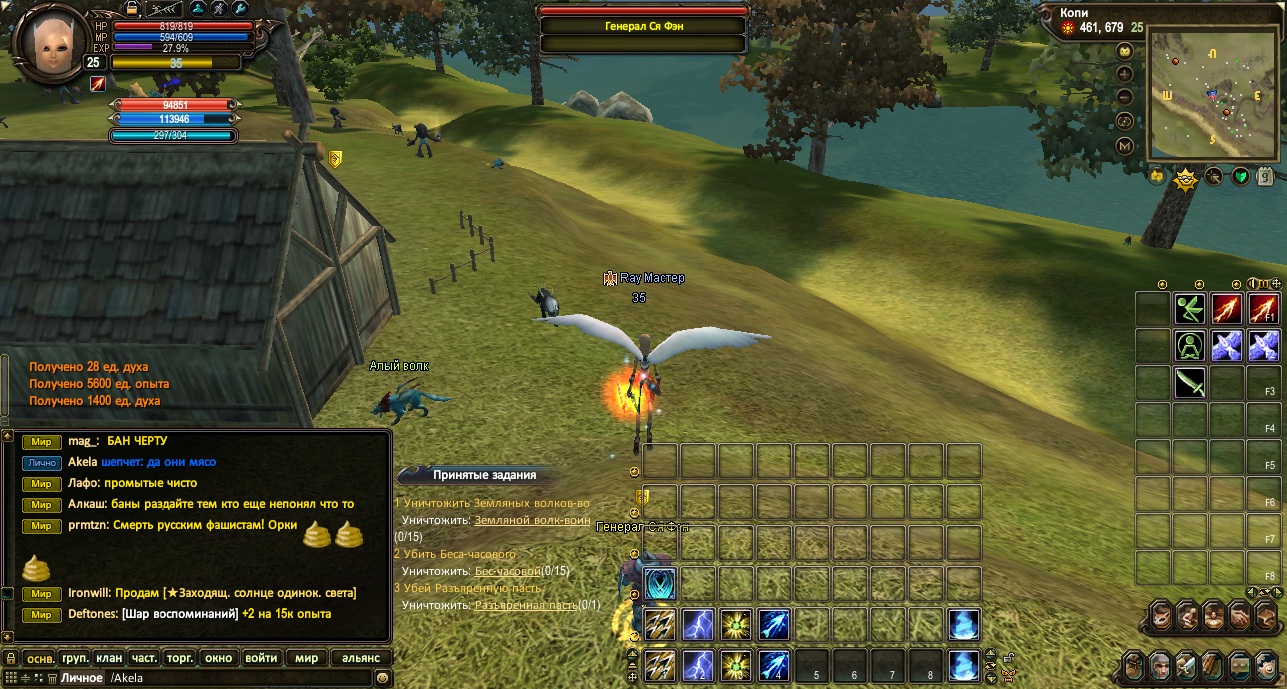Toggle the chat lock padlock icon
Image resolution: width=1287 pixels, height=689 pixels.
point(10,658)
